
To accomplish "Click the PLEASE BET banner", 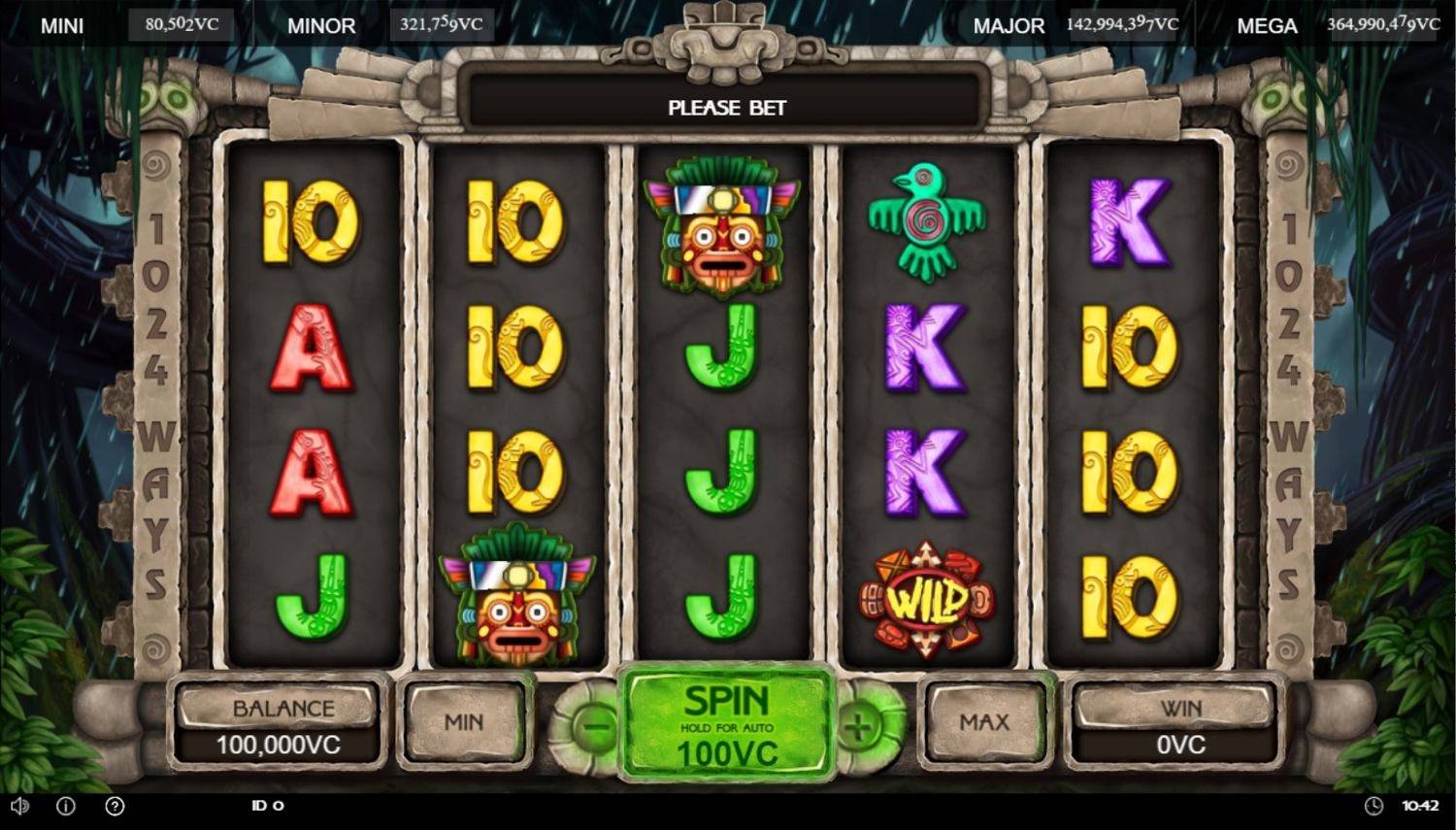I will tap(725, 107).
